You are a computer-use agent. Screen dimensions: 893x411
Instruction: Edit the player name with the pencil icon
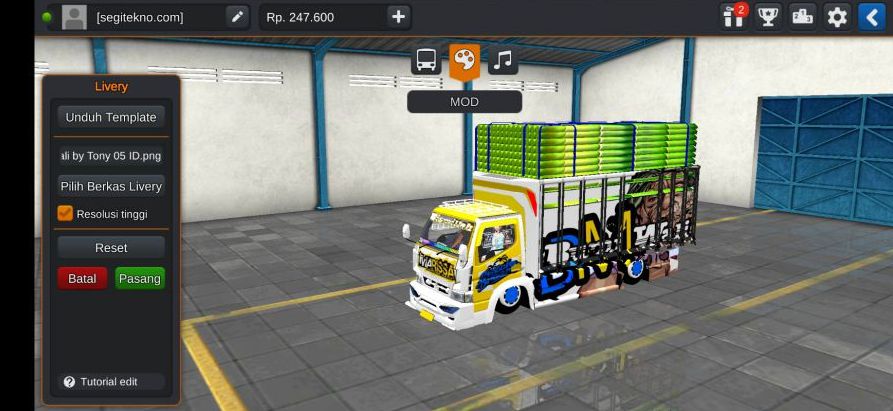tap(237, 16)
